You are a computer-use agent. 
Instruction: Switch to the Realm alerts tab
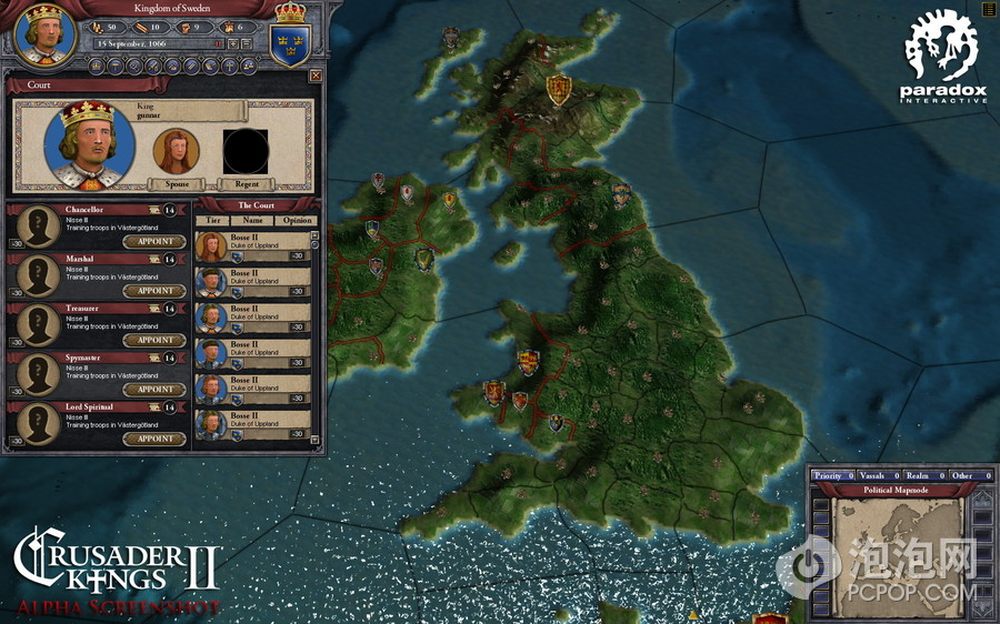919,476
